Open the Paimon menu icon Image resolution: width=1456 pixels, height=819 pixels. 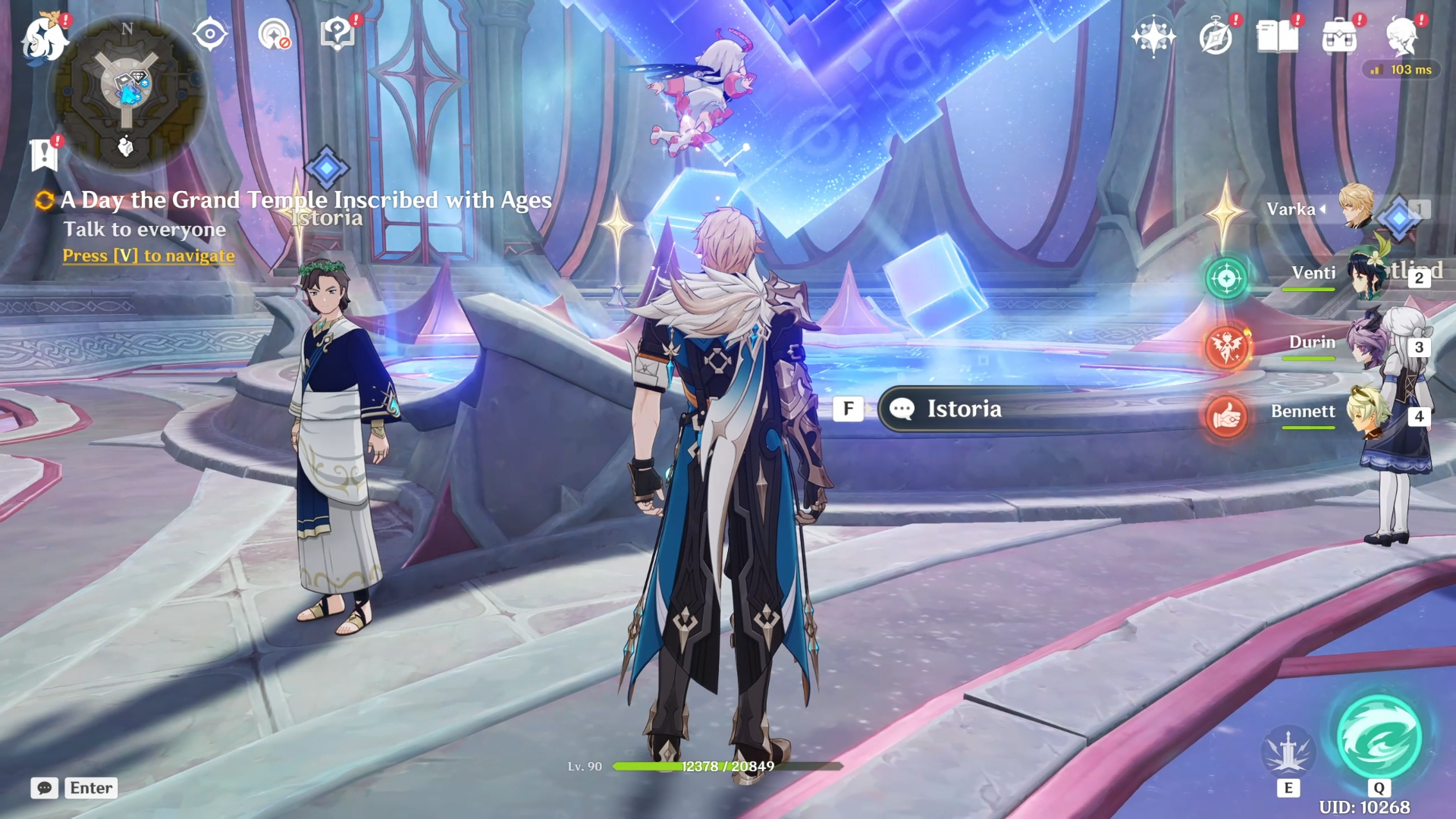pyautogui.click(x=44, y=38)
